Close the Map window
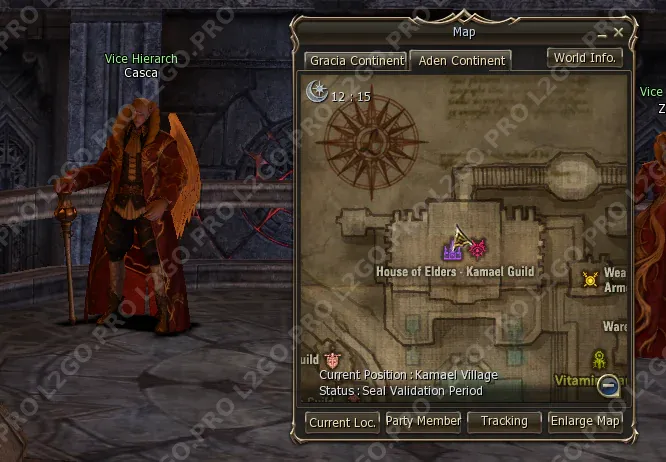This screenshot has height=462, width=666. 618,33
